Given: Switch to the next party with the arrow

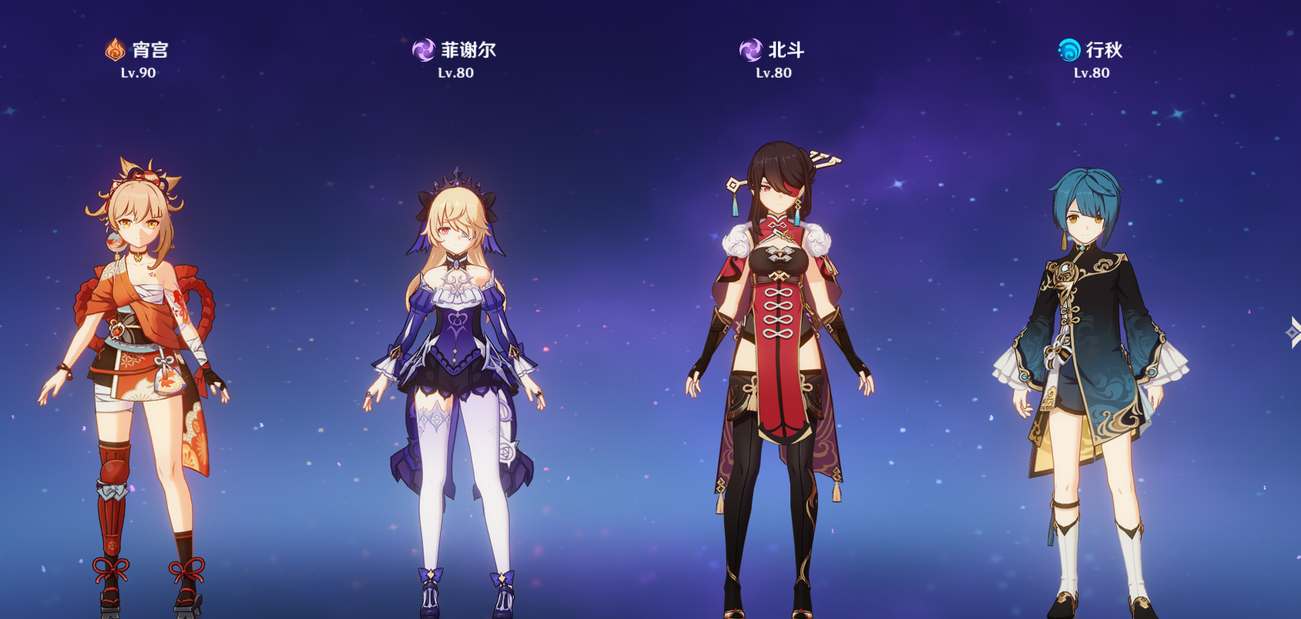Looking at the screenshot, I should (x=1293, y=332).
